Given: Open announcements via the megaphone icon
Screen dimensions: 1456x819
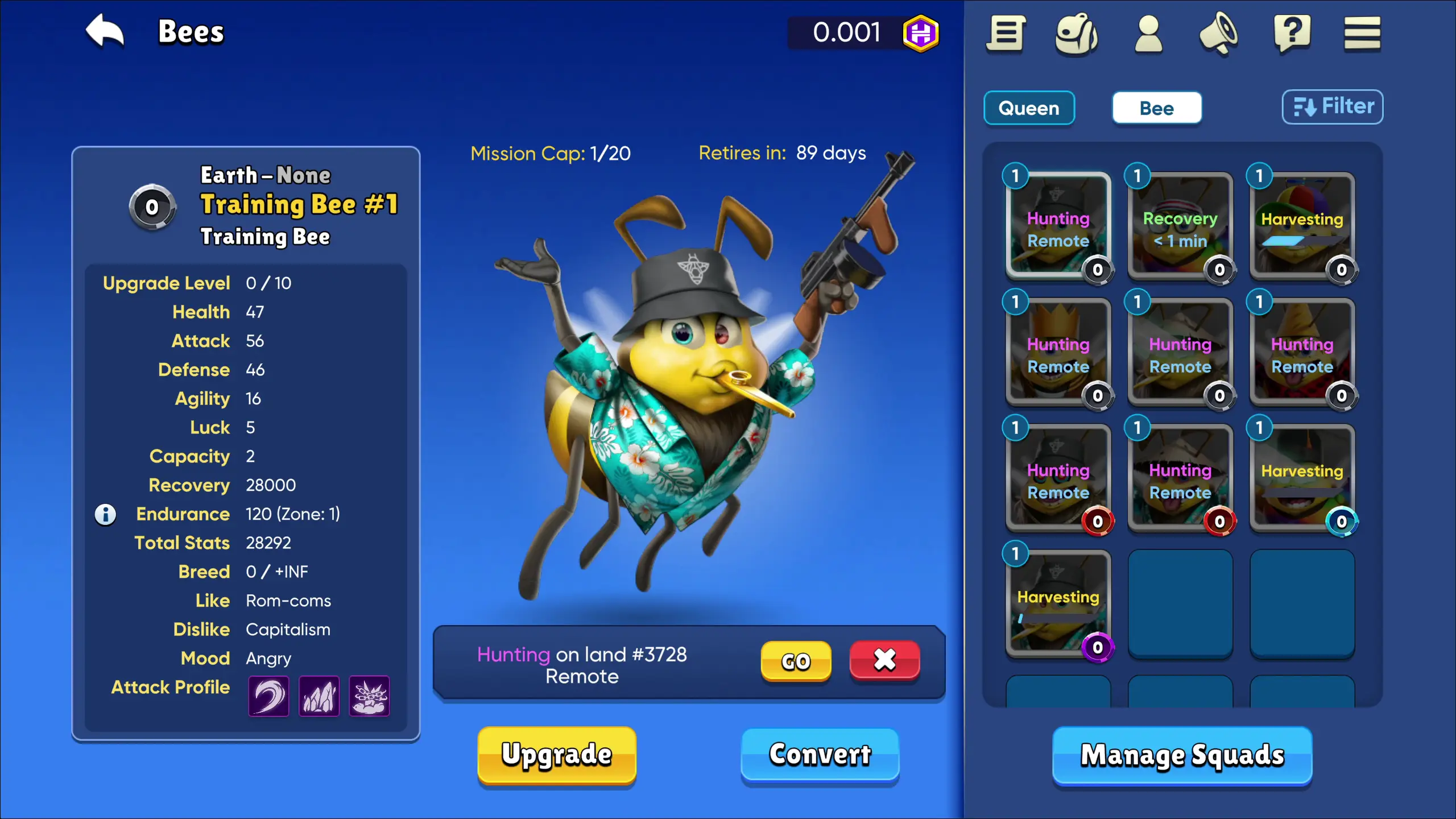Looking at the screenshot, I should pos(1219,34).
